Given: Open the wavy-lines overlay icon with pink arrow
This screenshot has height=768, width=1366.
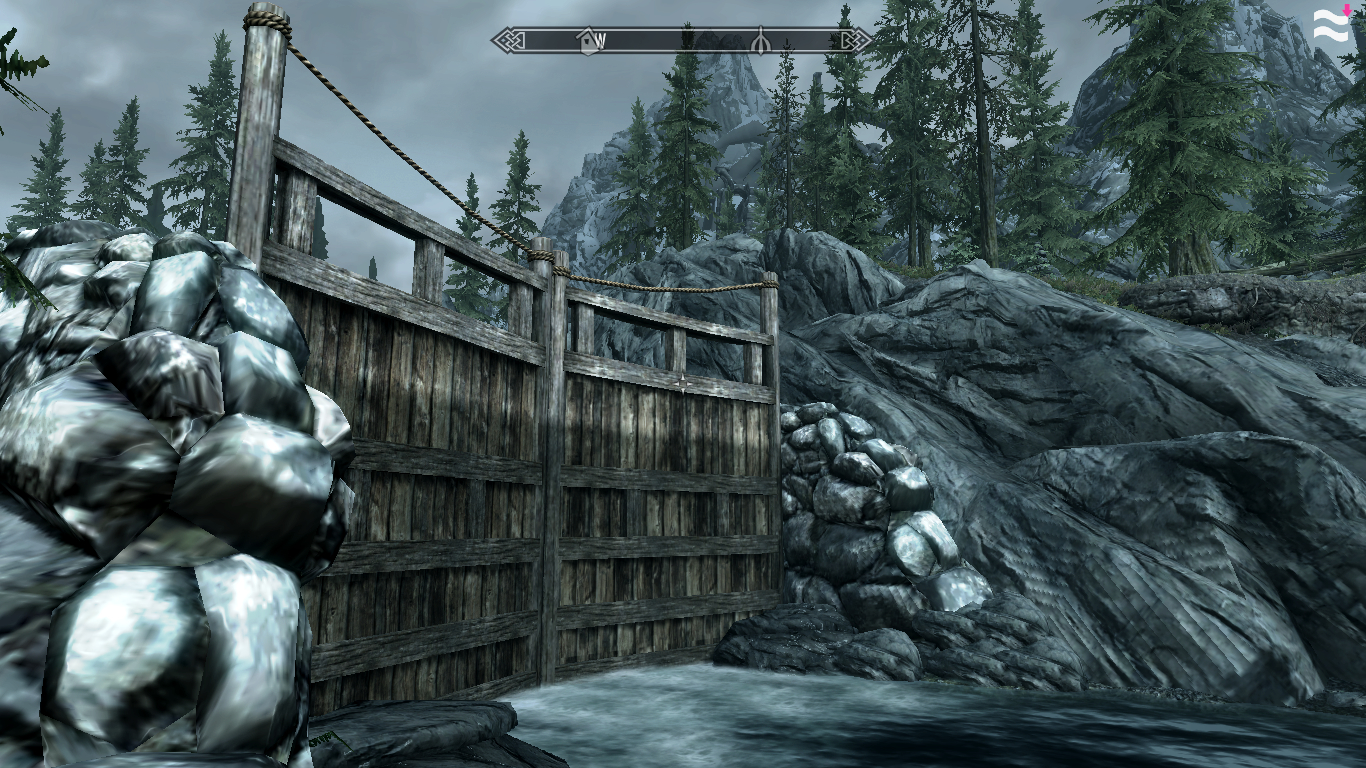Looking at the screenshot, I should [x=1331, y=25].
